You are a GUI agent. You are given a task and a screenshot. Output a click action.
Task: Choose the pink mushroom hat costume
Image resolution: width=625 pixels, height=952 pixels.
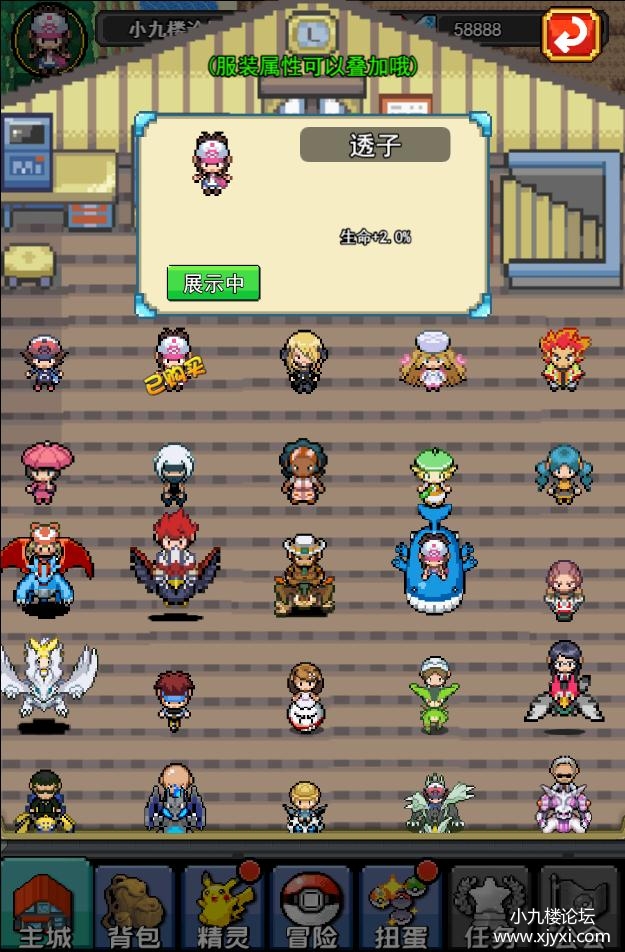coord(47,472)
